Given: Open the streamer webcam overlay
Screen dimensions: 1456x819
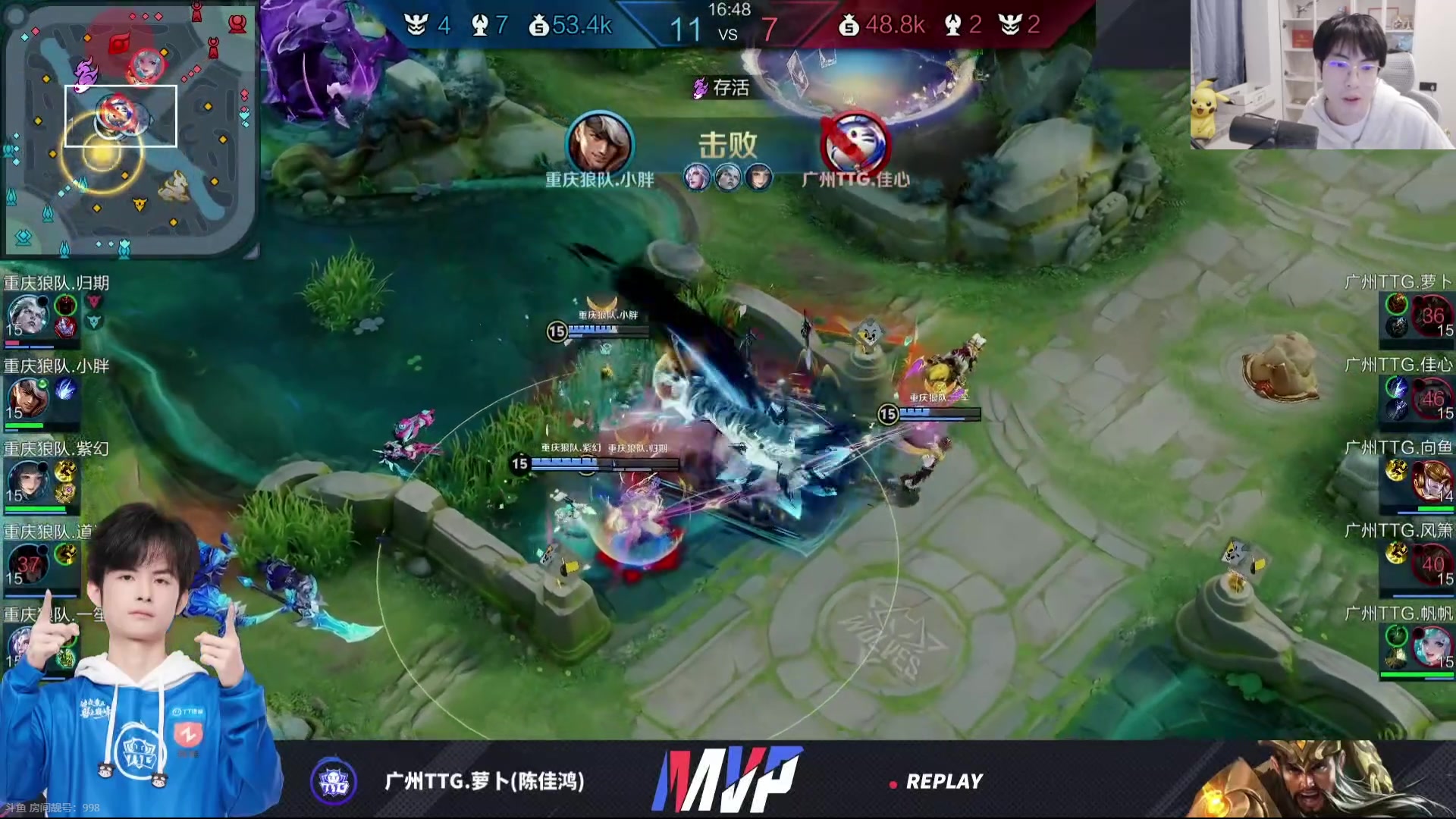Looking at the screenshot, I should [1323, 74].
